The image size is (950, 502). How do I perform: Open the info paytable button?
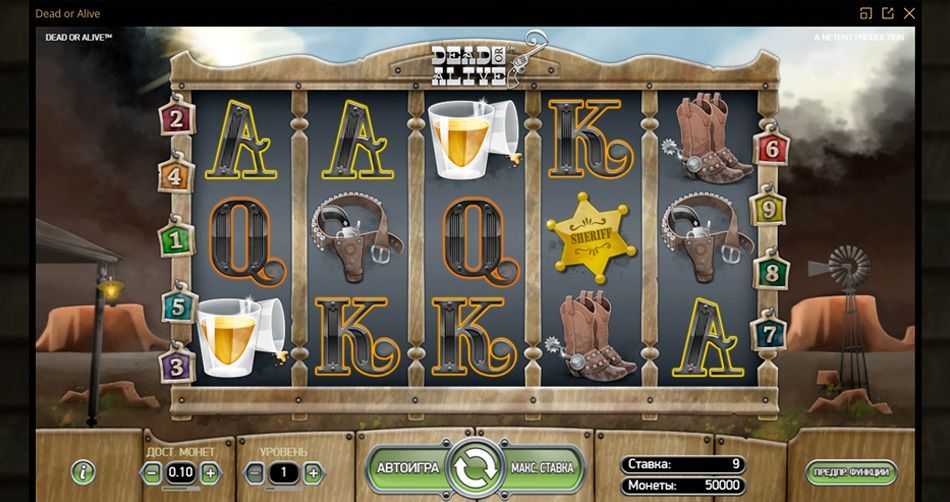coord(83,472)
